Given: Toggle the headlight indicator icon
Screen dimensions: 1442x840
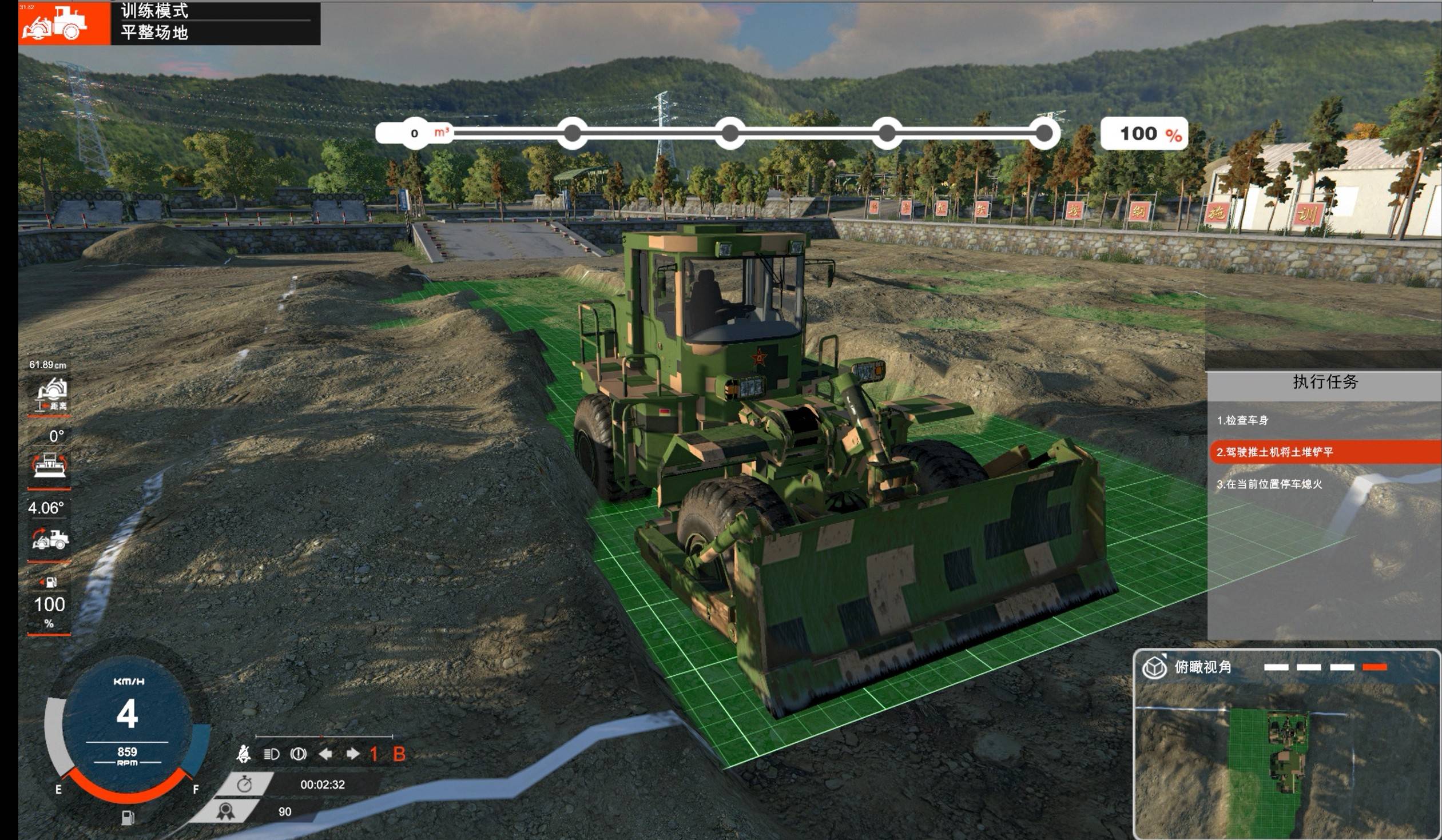Looking at the screenshot, I should tap(271, 754).
